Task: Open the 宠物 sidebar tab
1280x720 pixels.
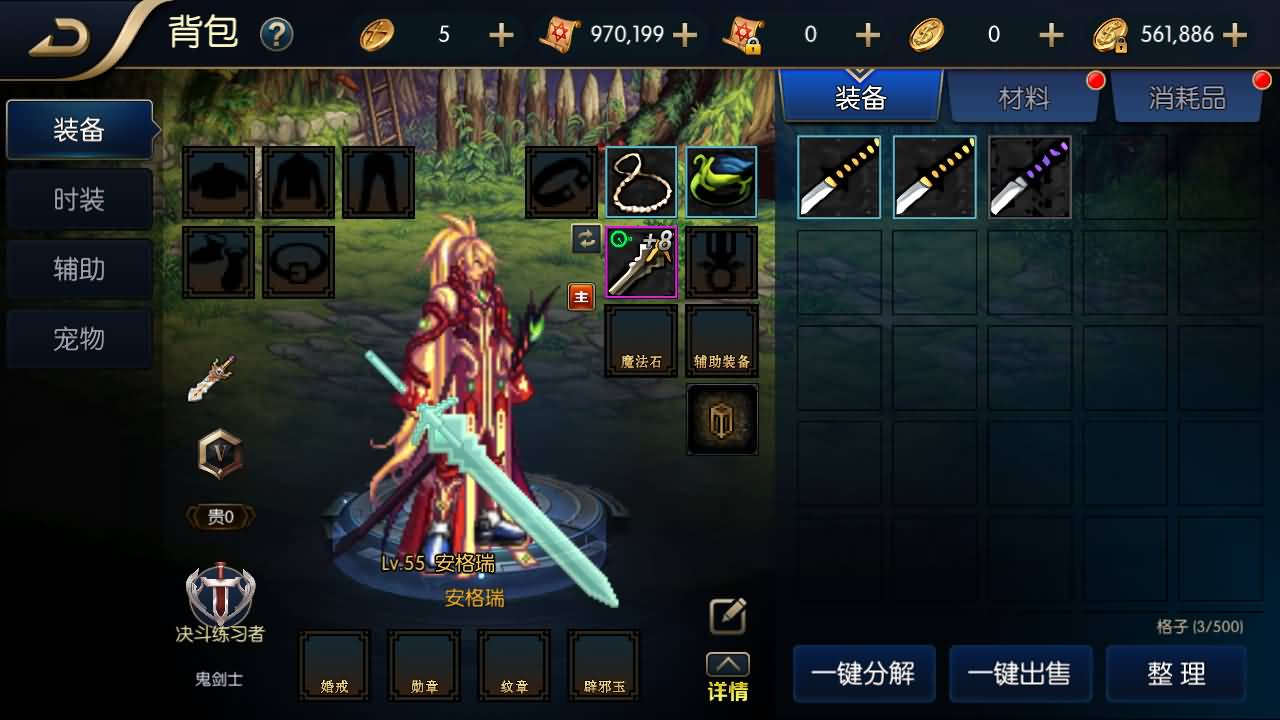Action: [79, 339]
